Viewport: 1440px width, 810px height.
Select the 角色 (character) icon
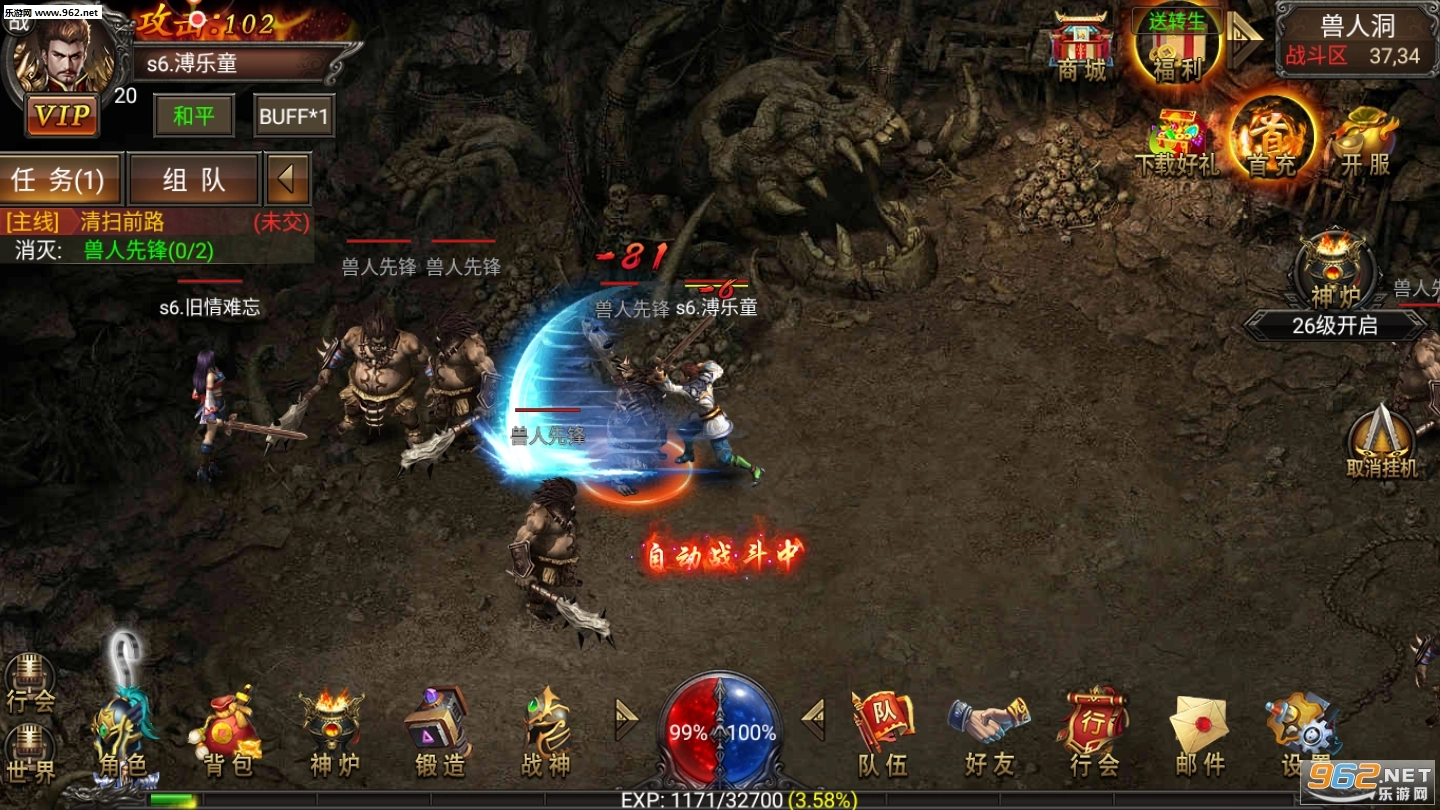point(126,730)
